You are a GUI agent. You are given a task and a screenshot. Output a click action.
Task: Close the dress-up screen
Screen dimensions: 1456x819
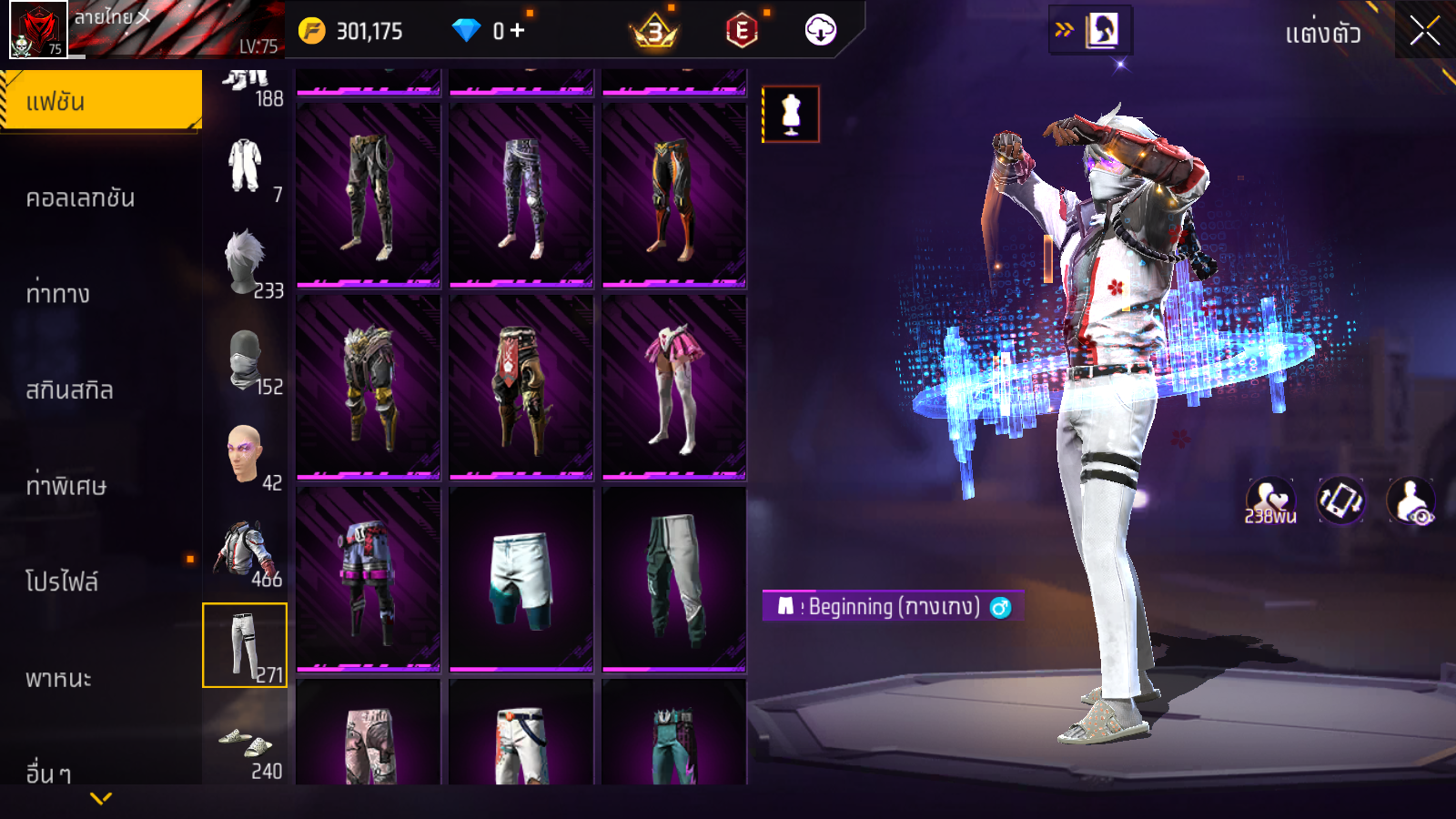[x=1424, y=32]
